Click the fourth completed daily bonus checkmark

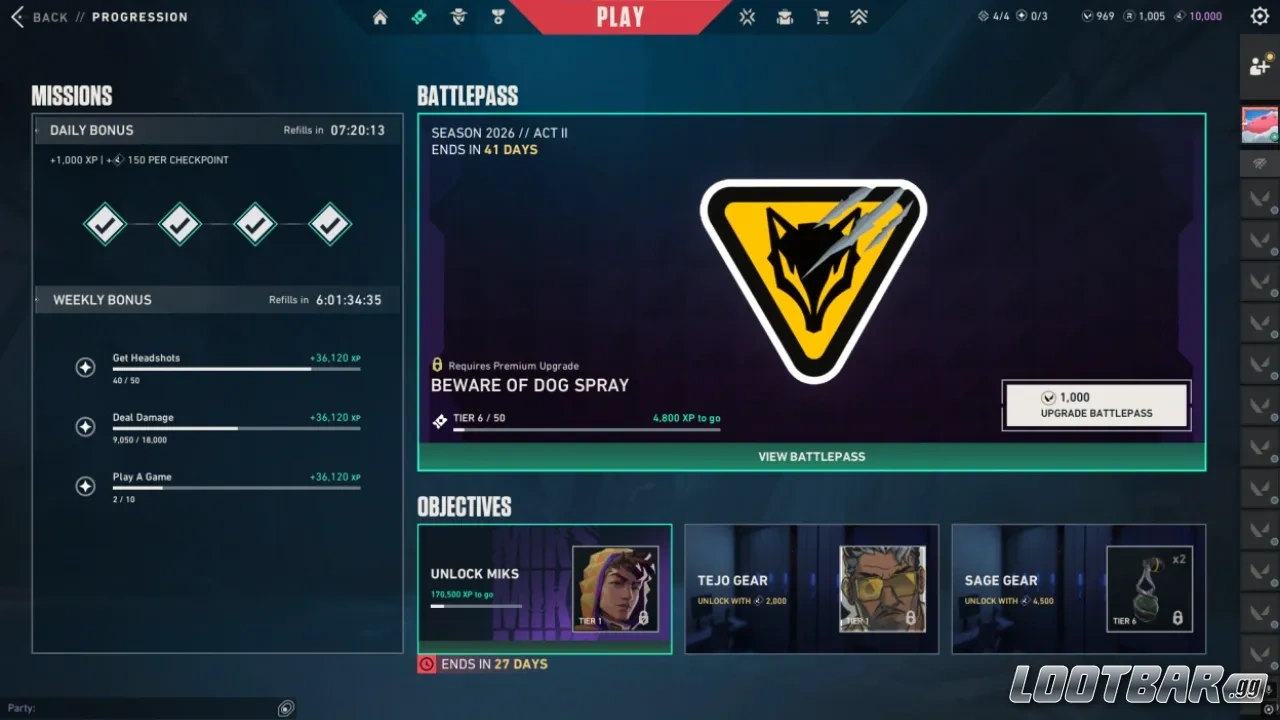(330, 223)
